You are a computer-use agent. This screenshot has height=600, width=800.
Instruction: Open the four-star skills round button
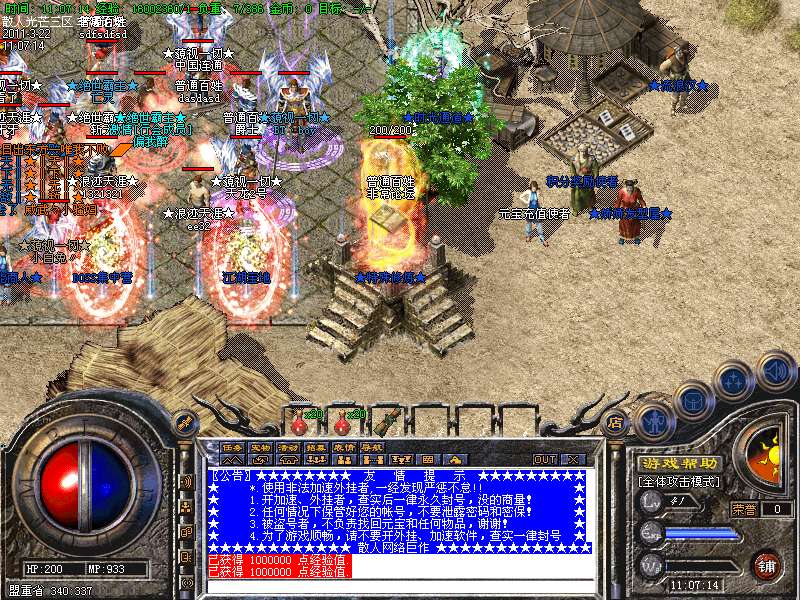[x=736, y=381]
